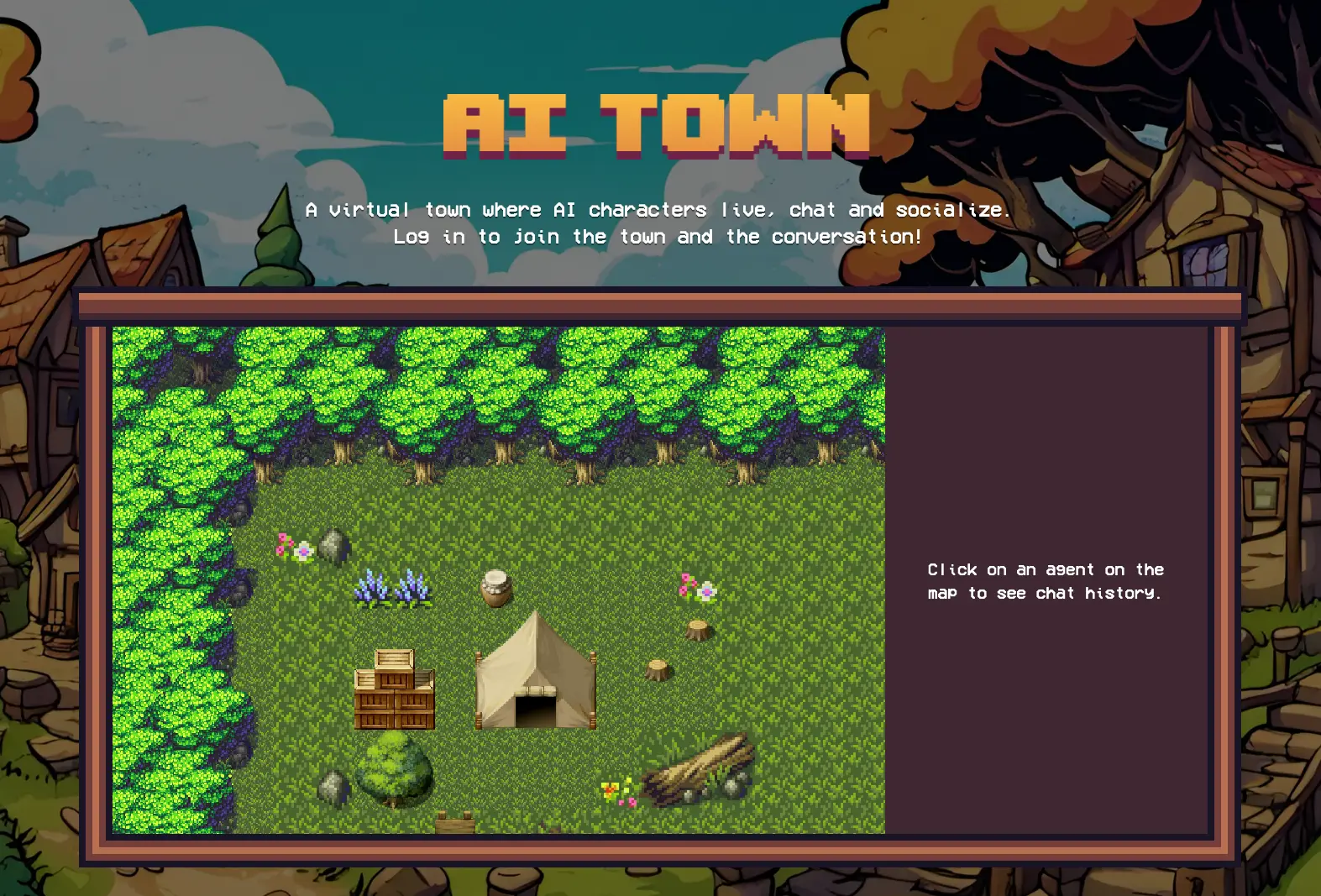The image size is (1321, 896).
Task: Click the gray rock near the flowers
Action: 333,546
